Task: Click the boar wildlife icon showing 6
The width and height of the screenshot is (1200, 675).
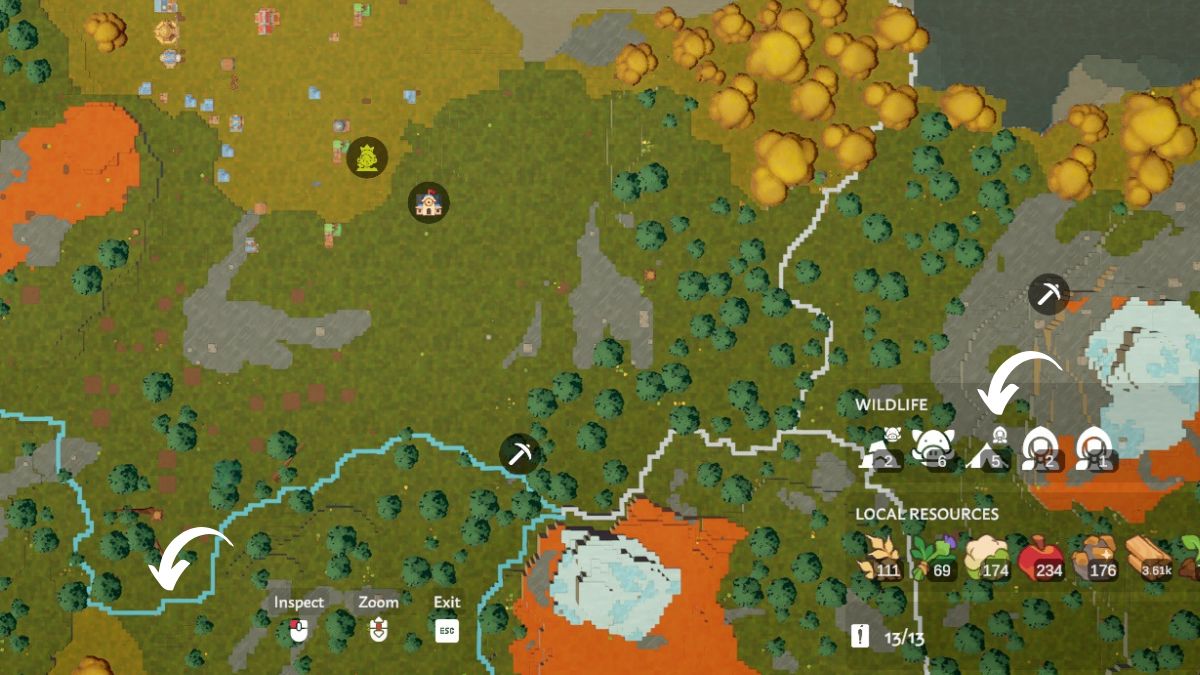Action: tap(934, 447)
